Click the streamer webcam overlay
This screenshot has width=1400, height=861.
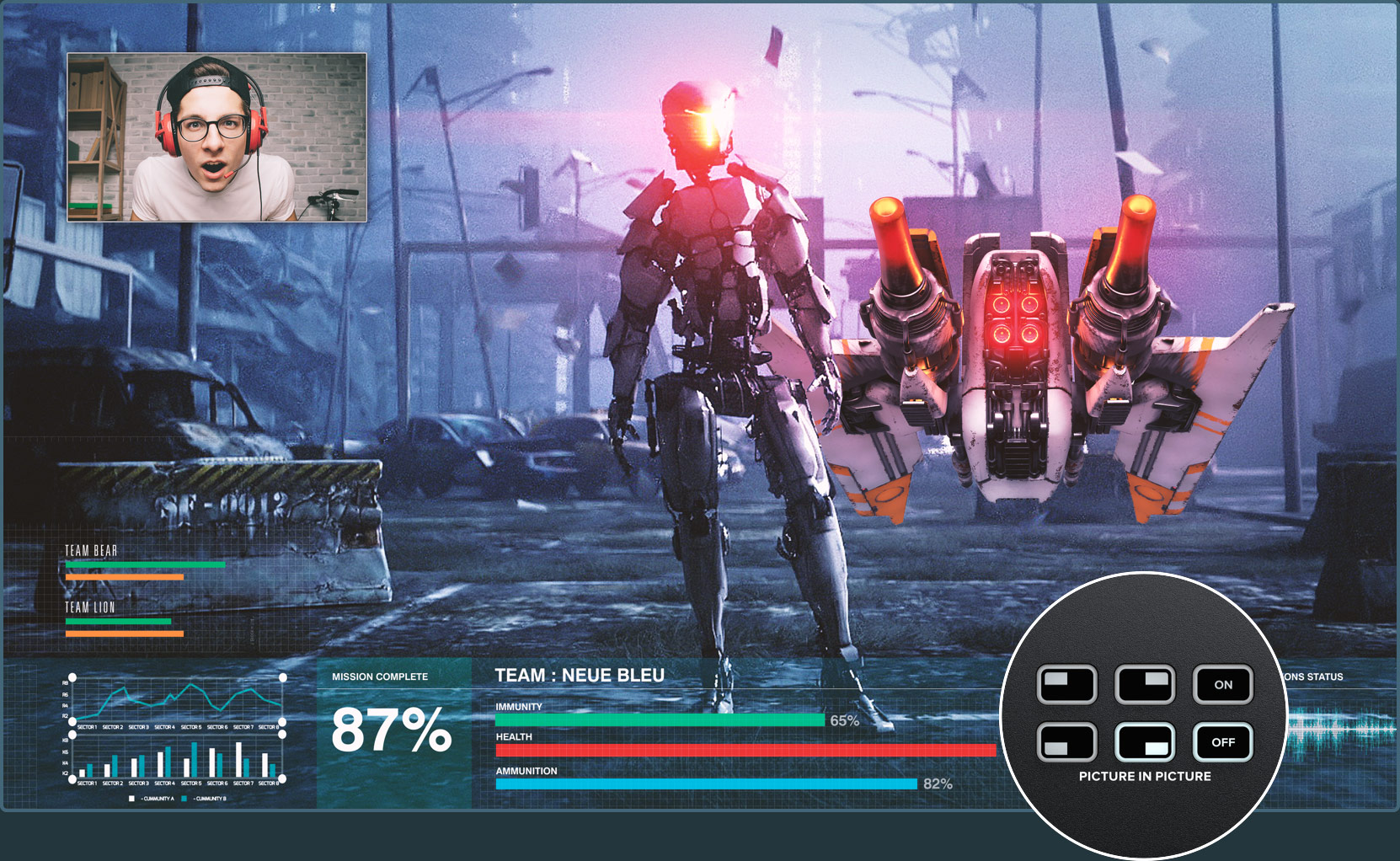[x=216, y=137]
